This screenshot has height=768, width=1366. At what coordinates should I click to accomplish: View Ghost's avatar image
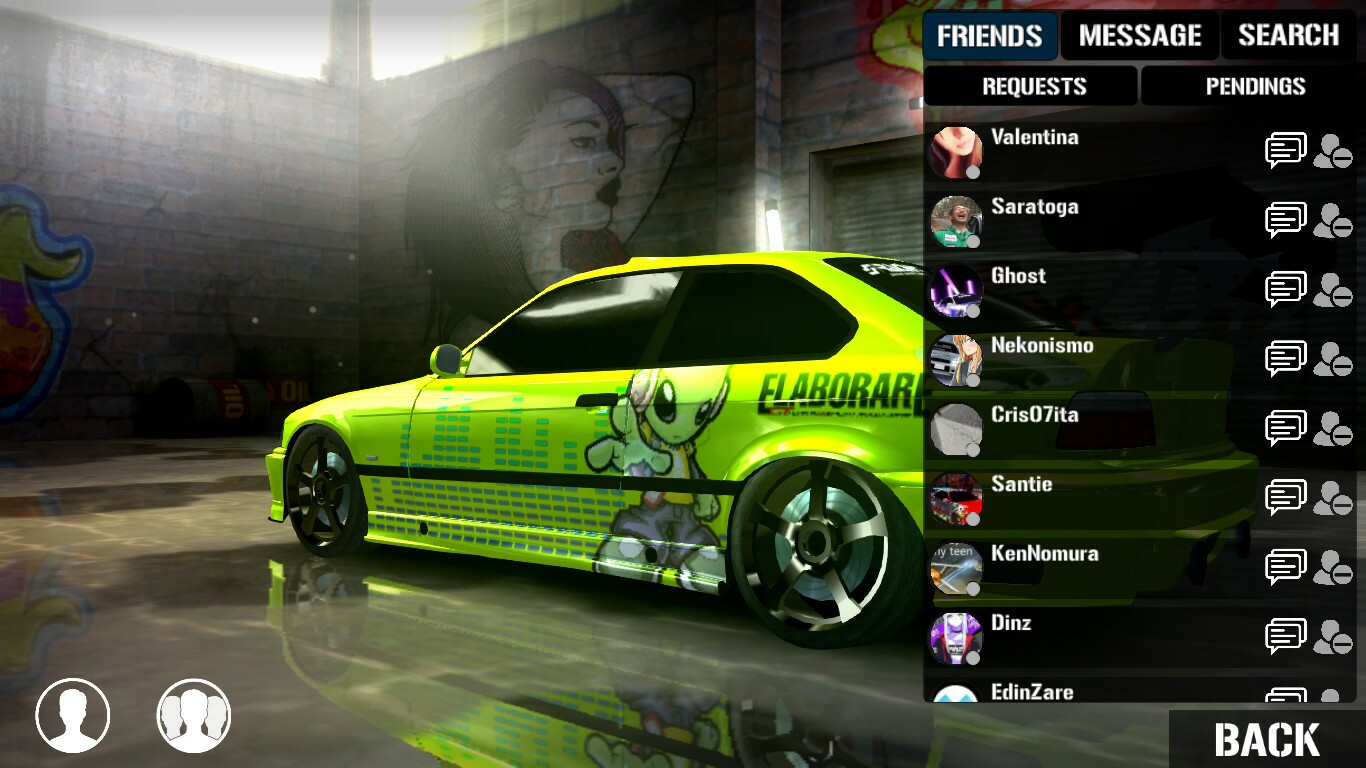[x=954, y=288]
